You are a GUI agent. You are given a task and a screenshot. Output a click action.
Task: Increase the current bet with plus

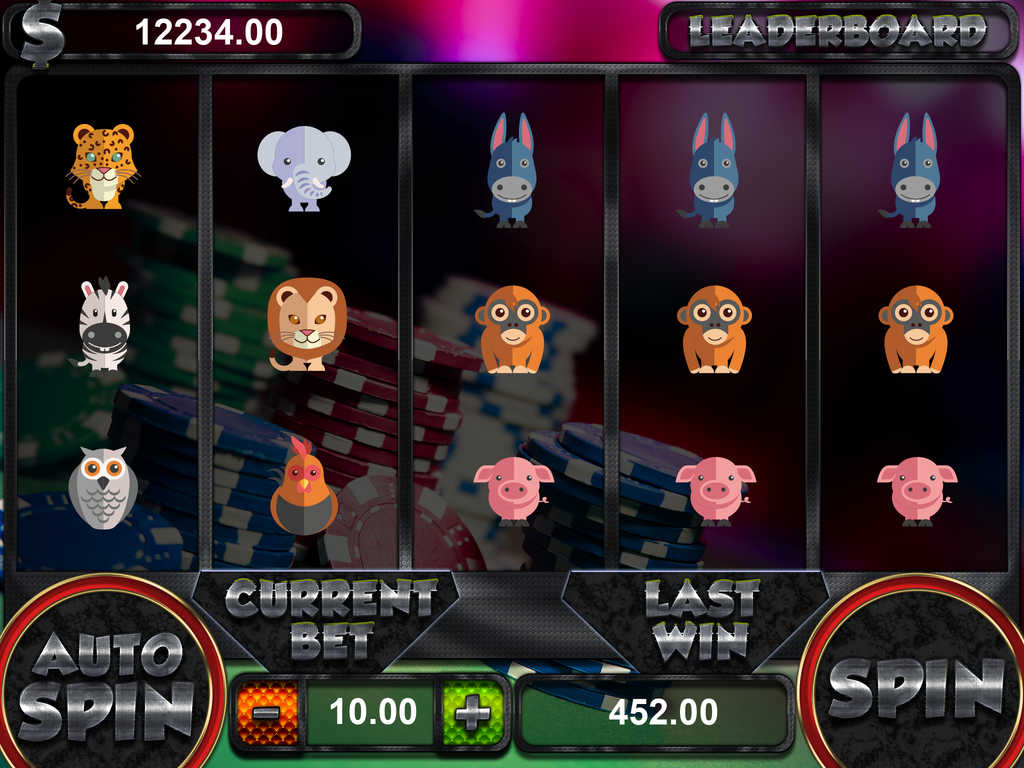(472, 713)
